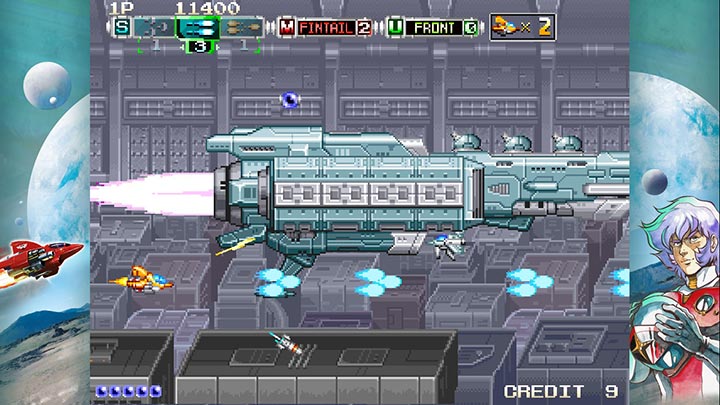
Task: Select the FRONT unit indicator
Action: click(x=432, y=27)
